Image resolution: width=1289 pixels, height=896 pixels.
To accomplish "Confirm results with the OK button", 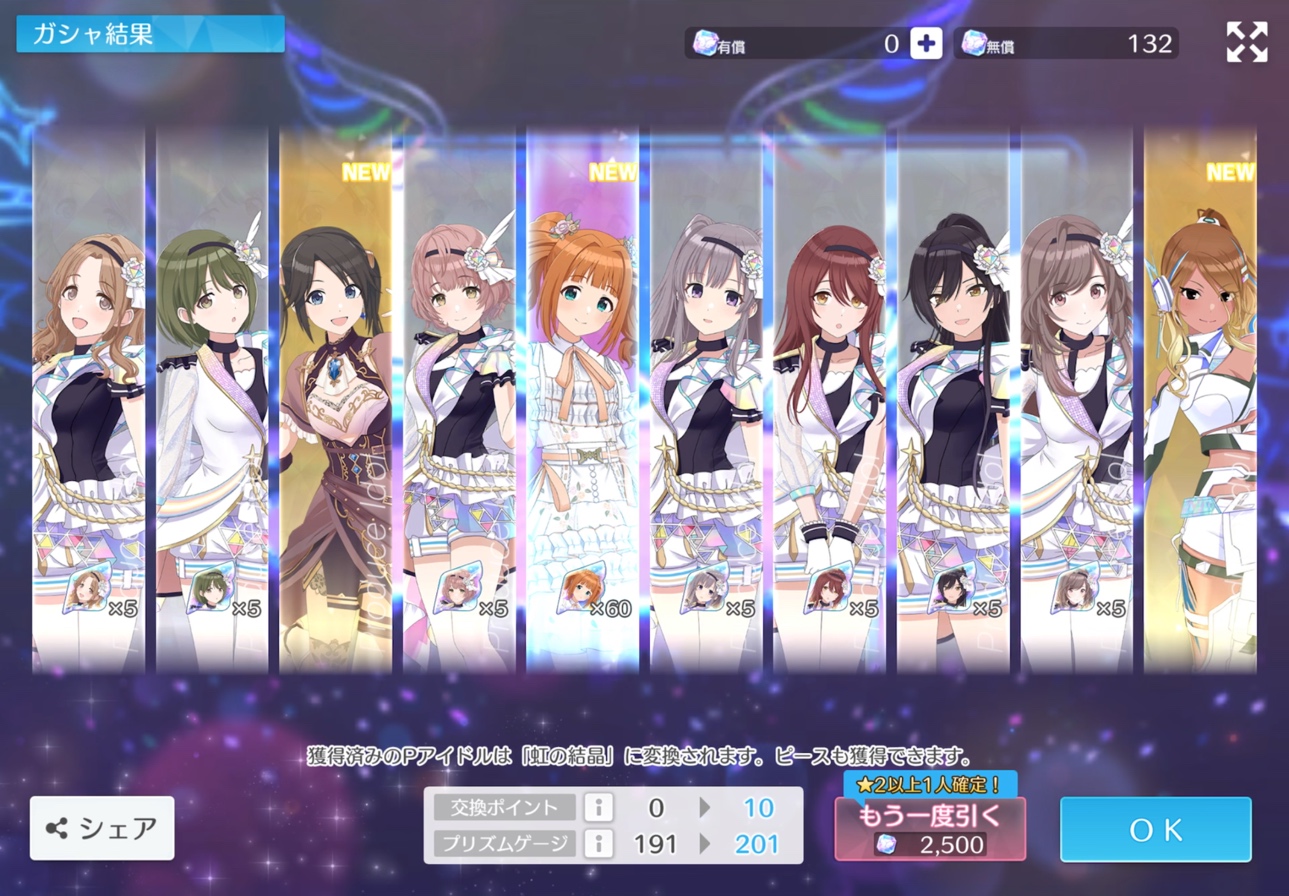I will (1155, 829).
